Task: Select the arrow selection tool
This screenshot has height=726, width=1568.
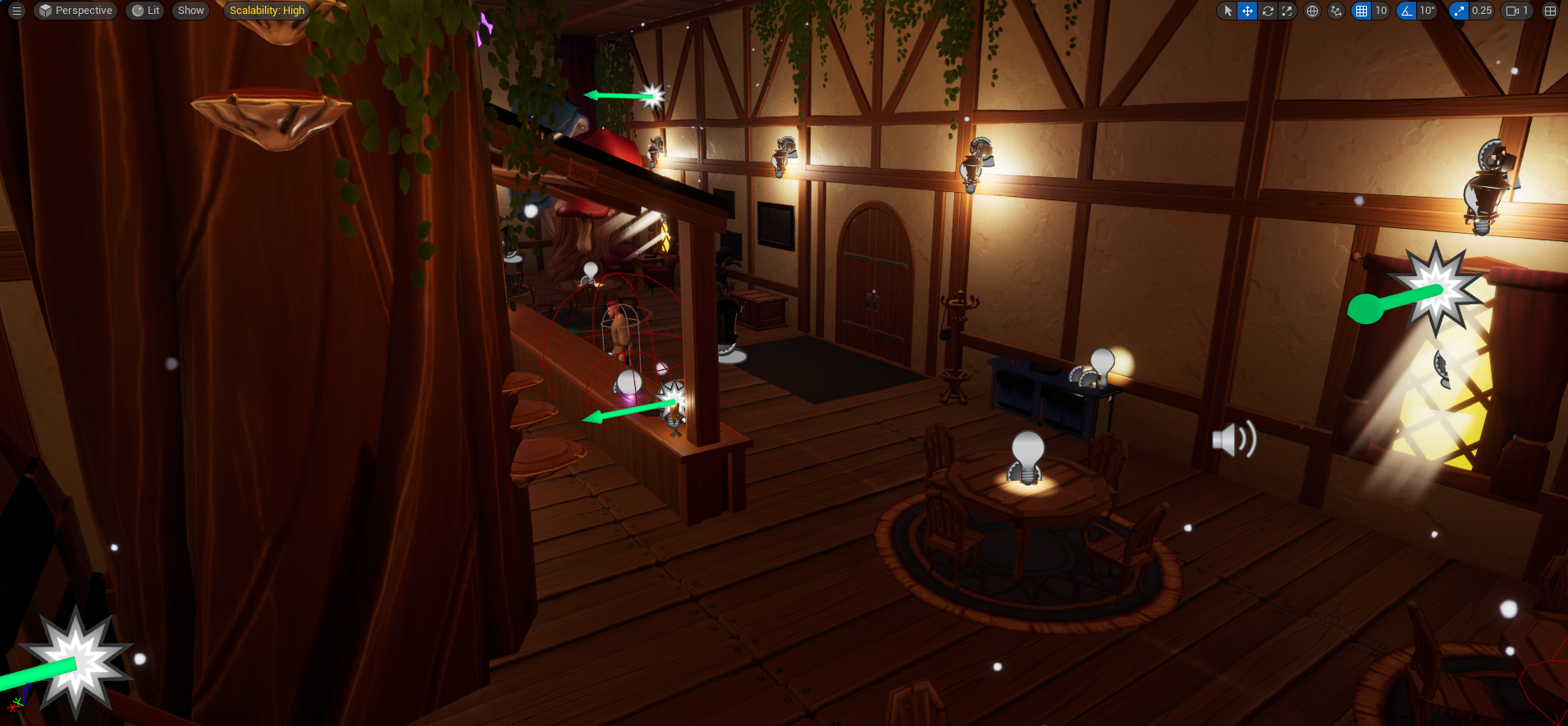Action: [x=1227, y=11]
